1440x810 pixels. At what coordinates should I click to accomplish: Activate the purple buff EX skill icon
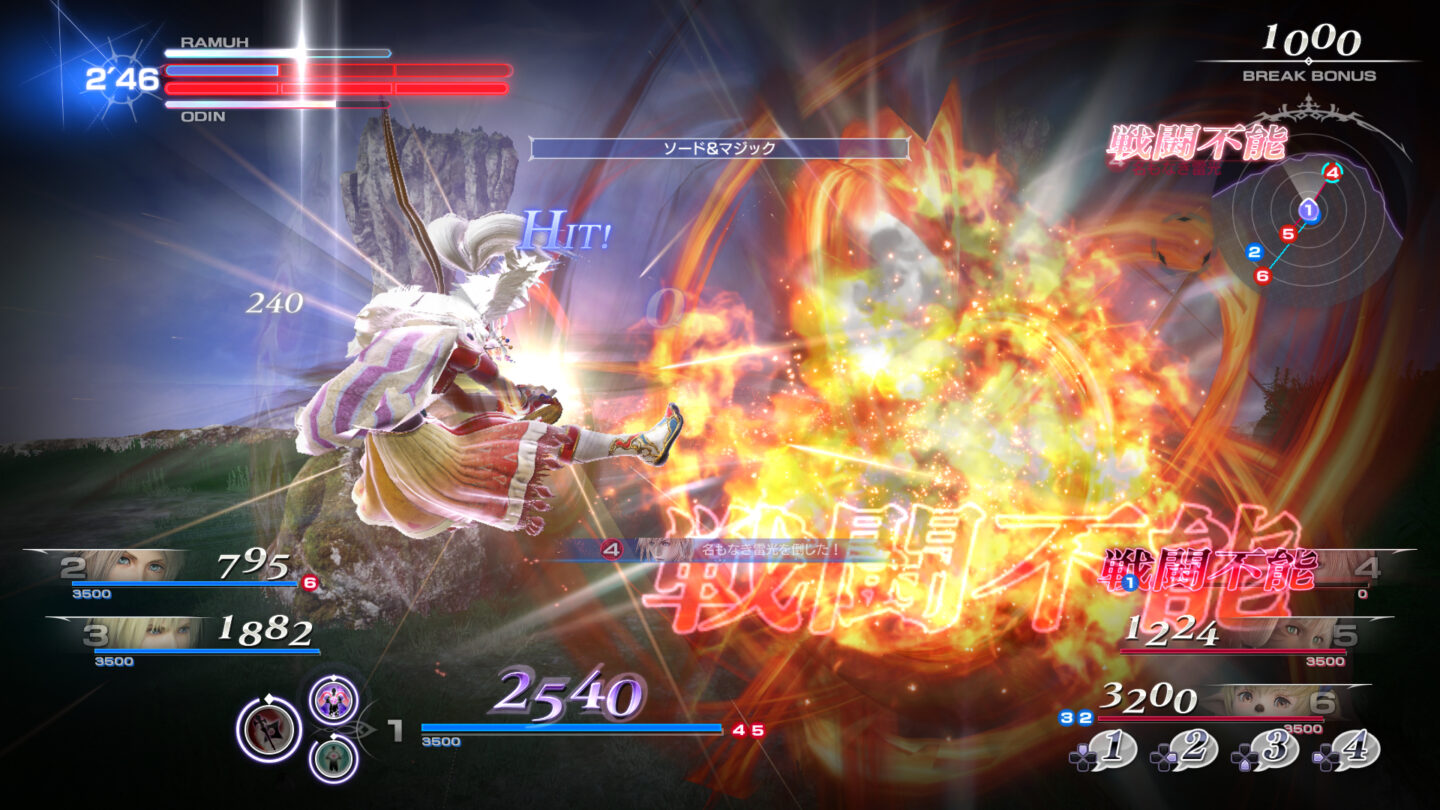tap(334, 701)
